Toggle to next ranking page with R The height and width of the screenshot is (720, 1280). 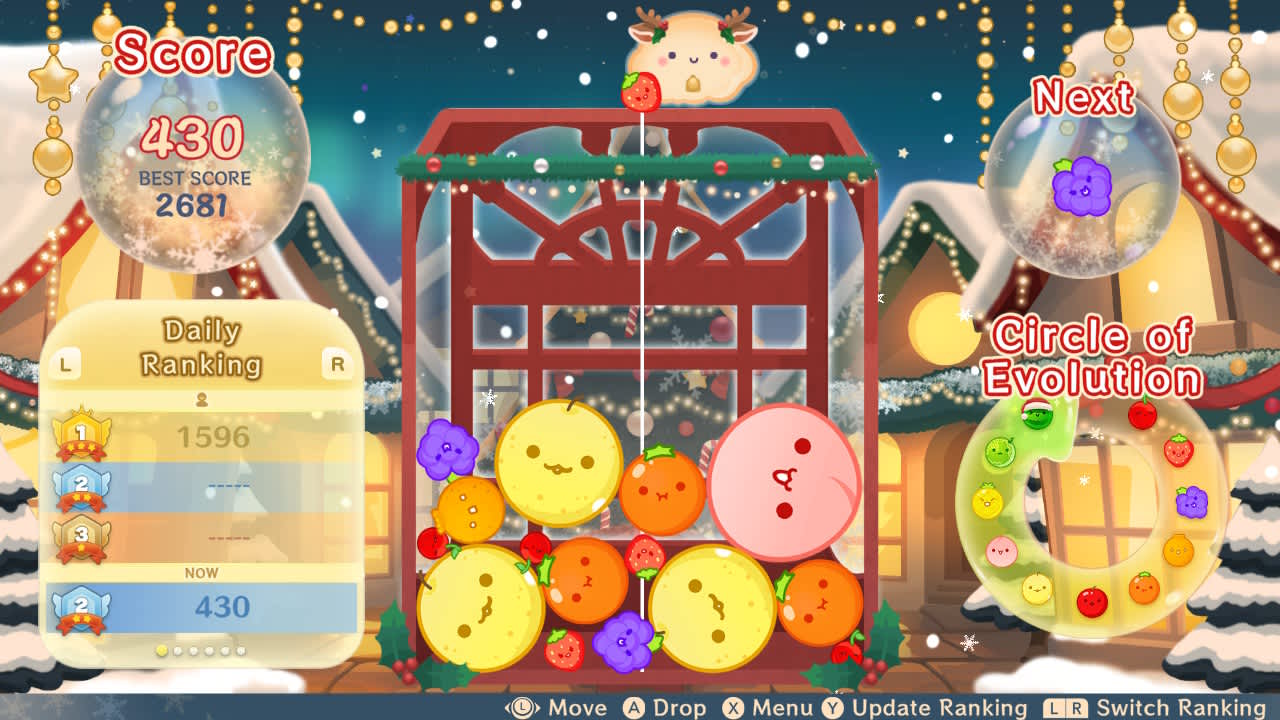(x=340, y=364)
